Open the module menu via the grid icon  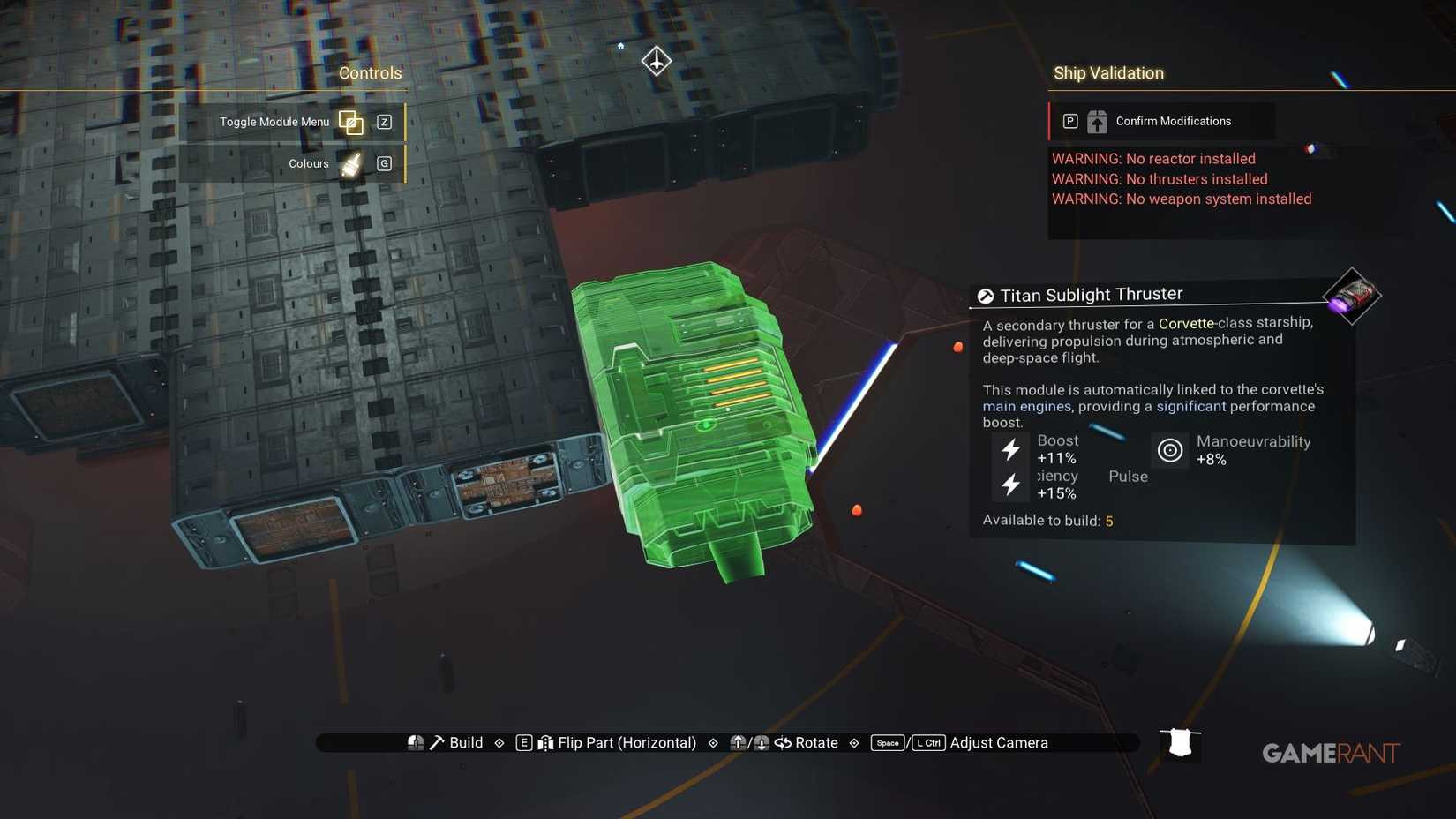point(352,124)
